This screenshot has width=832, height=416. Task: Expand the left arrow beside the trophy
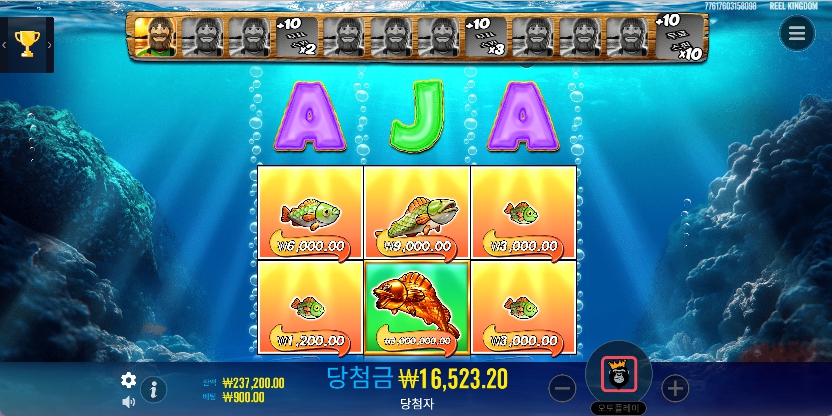point(4,45)
